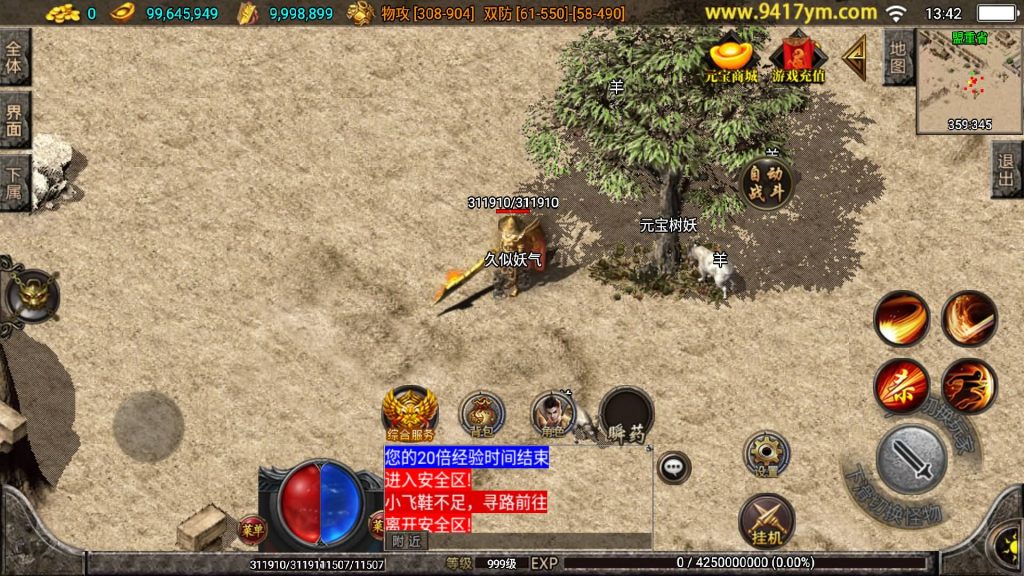Screen dimensions: 1024x576
Task: Open the 元宝商城 ingot shop
Action: pos(730,58)
